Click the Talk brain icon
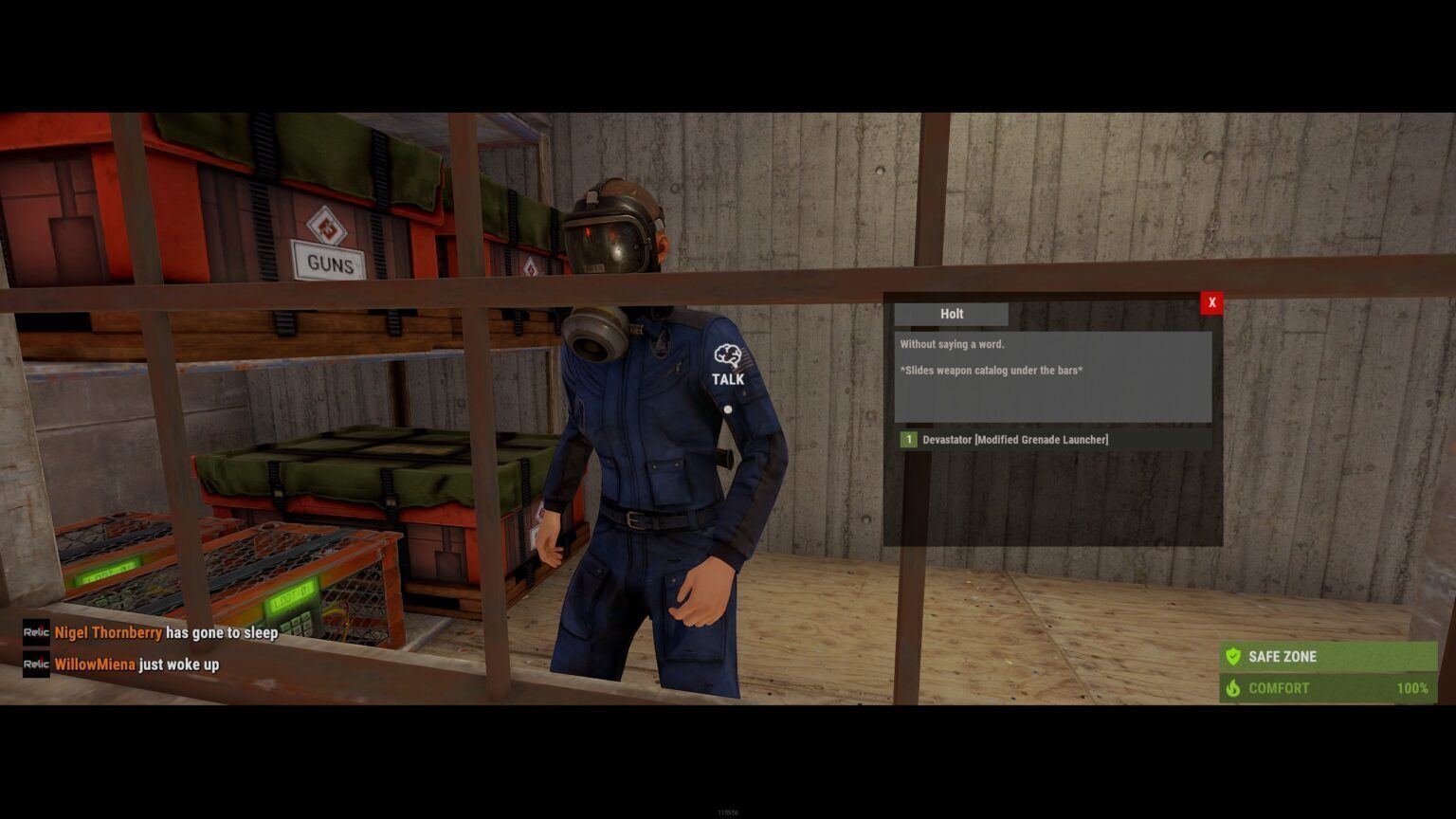The height and width of the screenshot is (819, 1456). point(727,356)
